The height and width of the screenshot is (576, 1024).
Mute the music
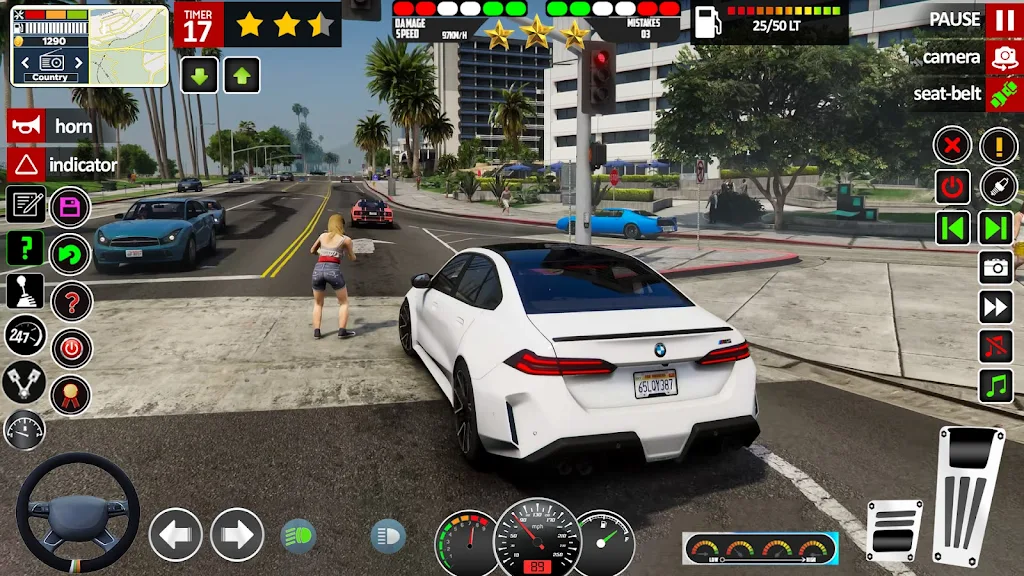pyautogui.click(x=996, y=347)
